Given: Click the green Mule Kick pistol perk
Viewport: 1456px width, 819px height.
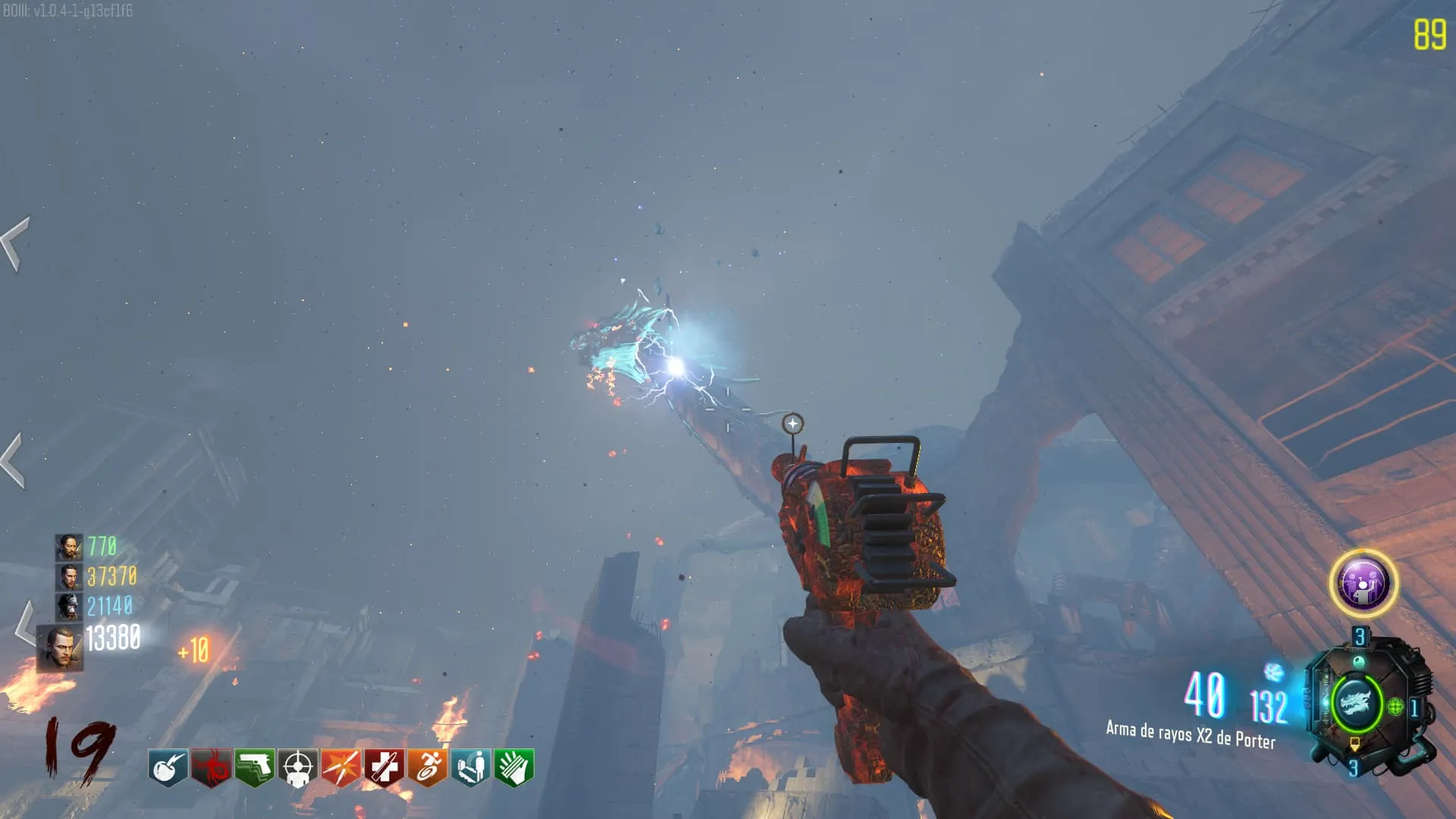Looking at the screenshot, I should pyautogui.click(x=255, y=768).
